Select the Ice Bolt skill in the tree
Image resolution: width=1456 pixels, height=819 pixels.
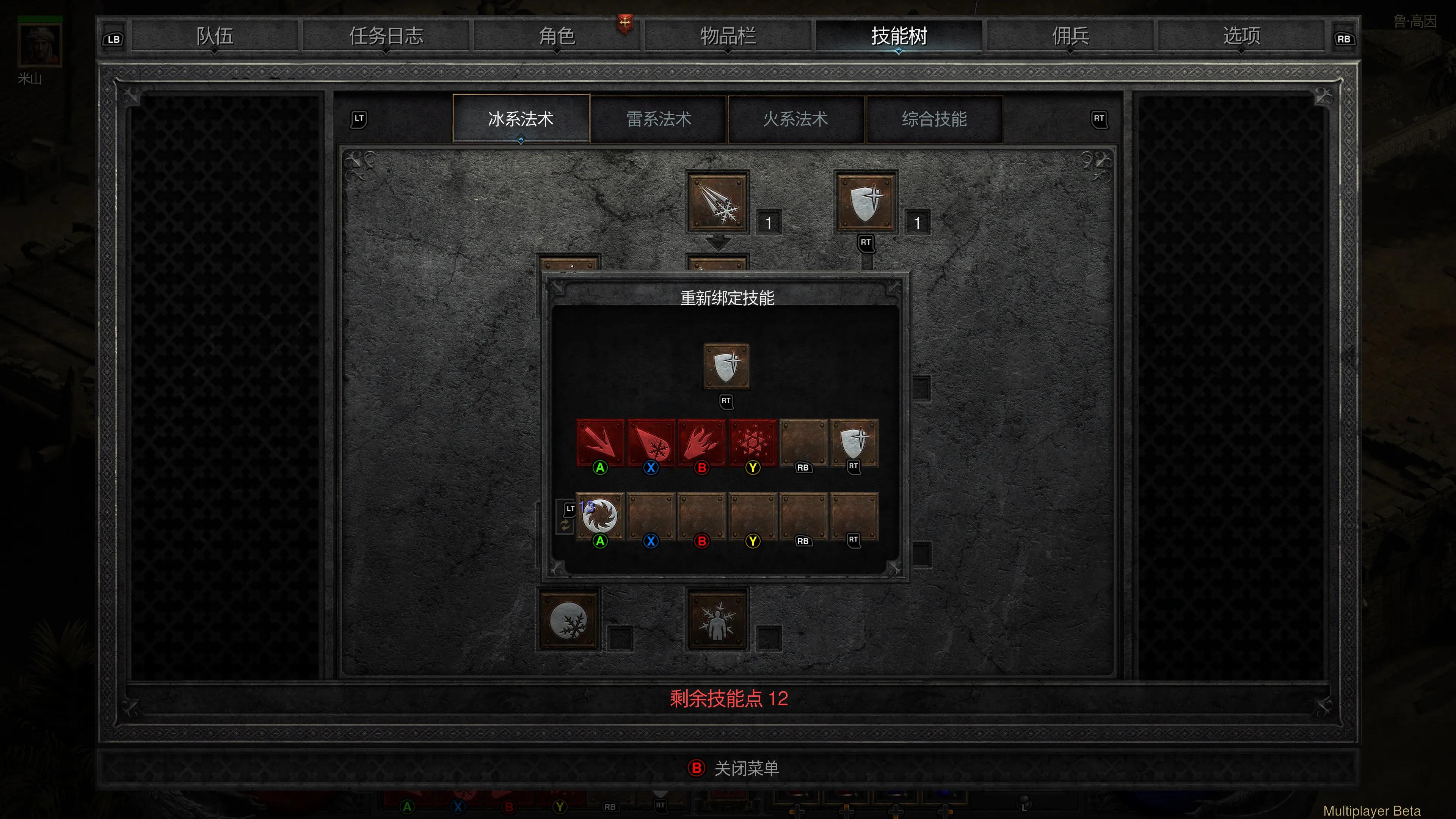click(718, 202)
